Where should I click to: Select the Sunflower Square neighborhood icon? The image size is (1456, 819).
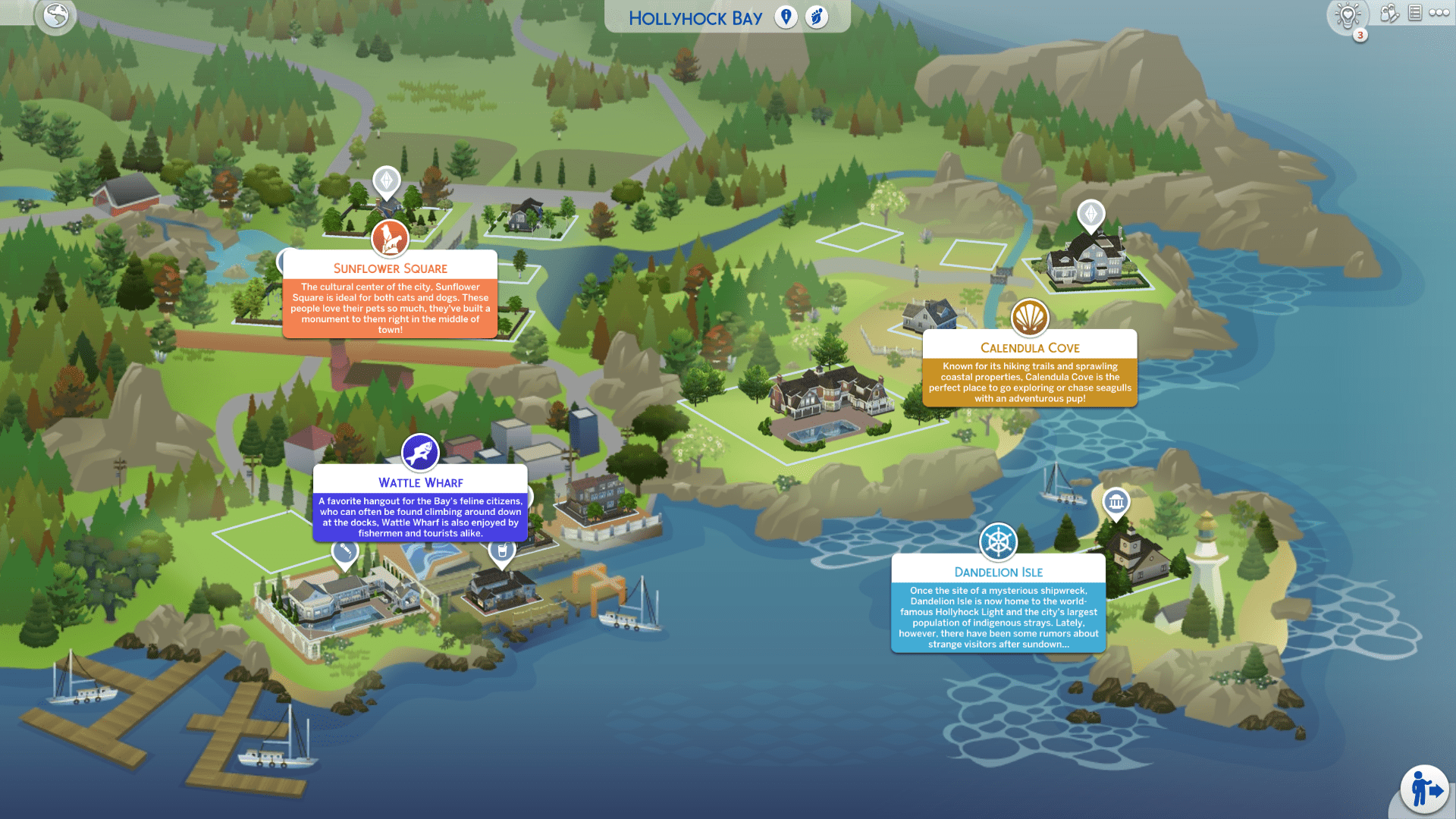[390, 239]
